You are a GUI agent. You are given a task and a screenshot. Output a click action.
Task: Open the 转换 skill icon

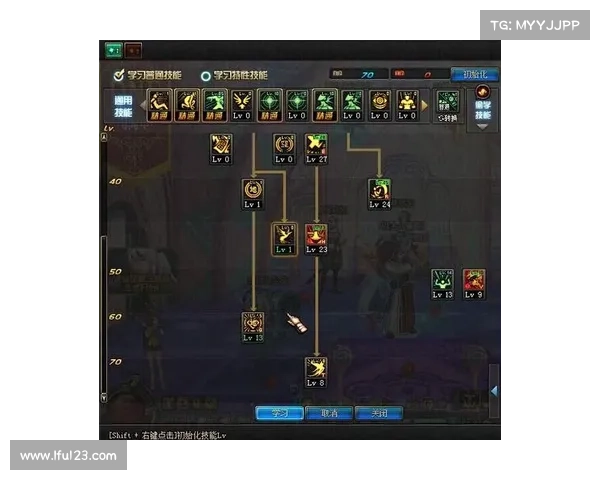[x=449, y=103]
